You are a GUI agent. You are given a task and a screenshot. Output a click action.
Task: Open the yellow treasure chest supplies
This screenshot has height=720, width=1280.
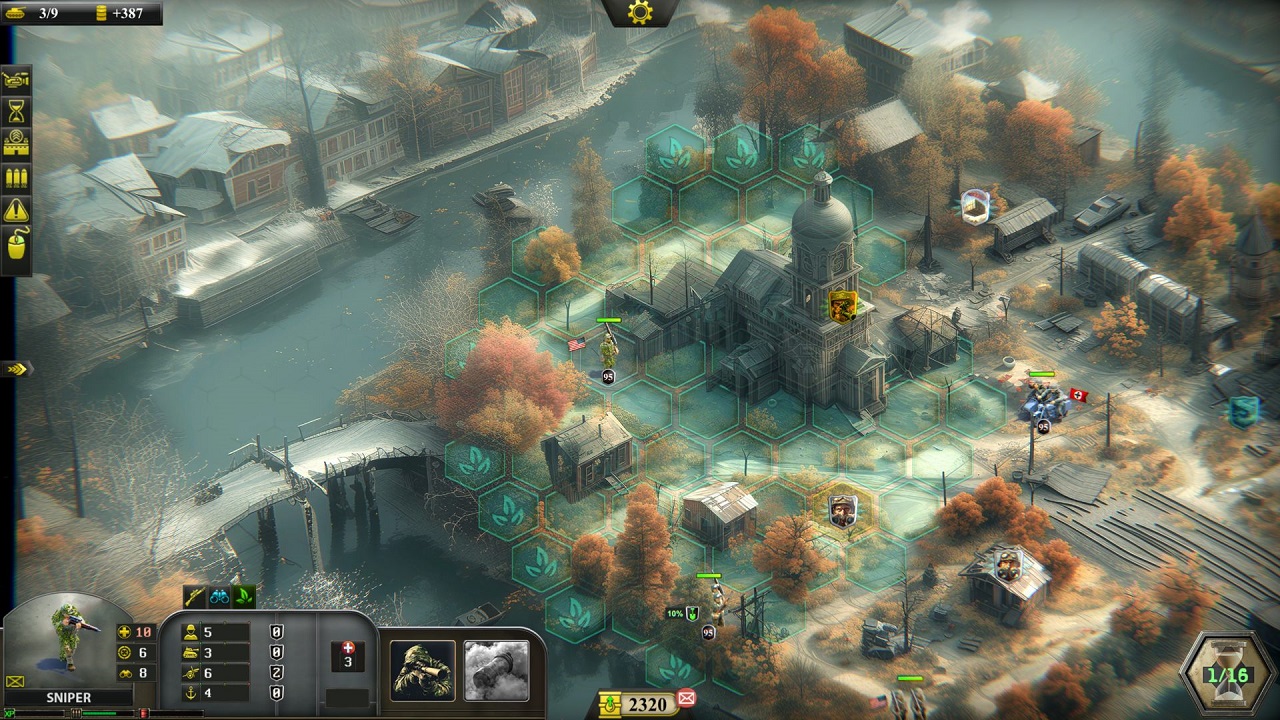click(x=609, y=704)
